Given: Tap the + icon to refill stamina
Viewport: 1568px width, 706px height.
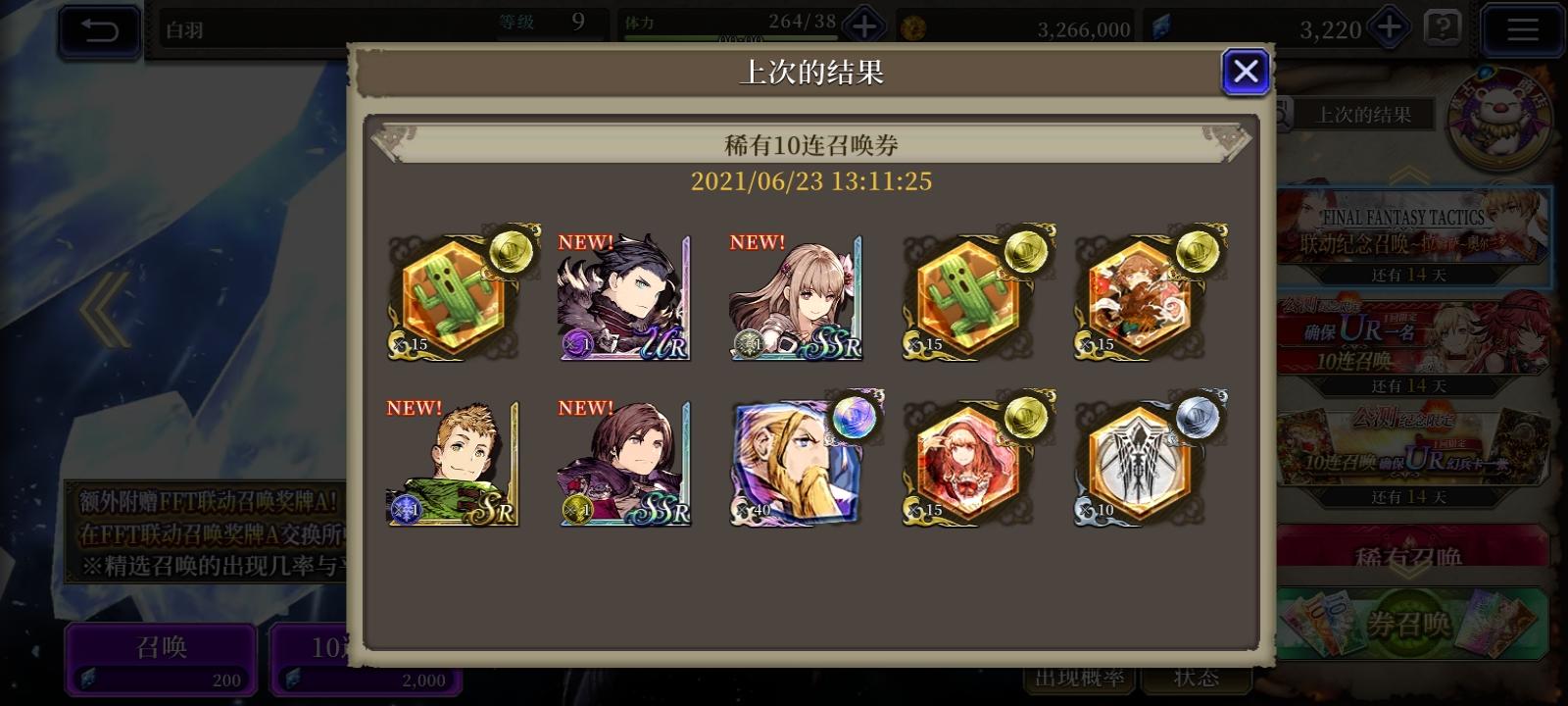Looking at the screenshot, I should click(x=863, y=26).
